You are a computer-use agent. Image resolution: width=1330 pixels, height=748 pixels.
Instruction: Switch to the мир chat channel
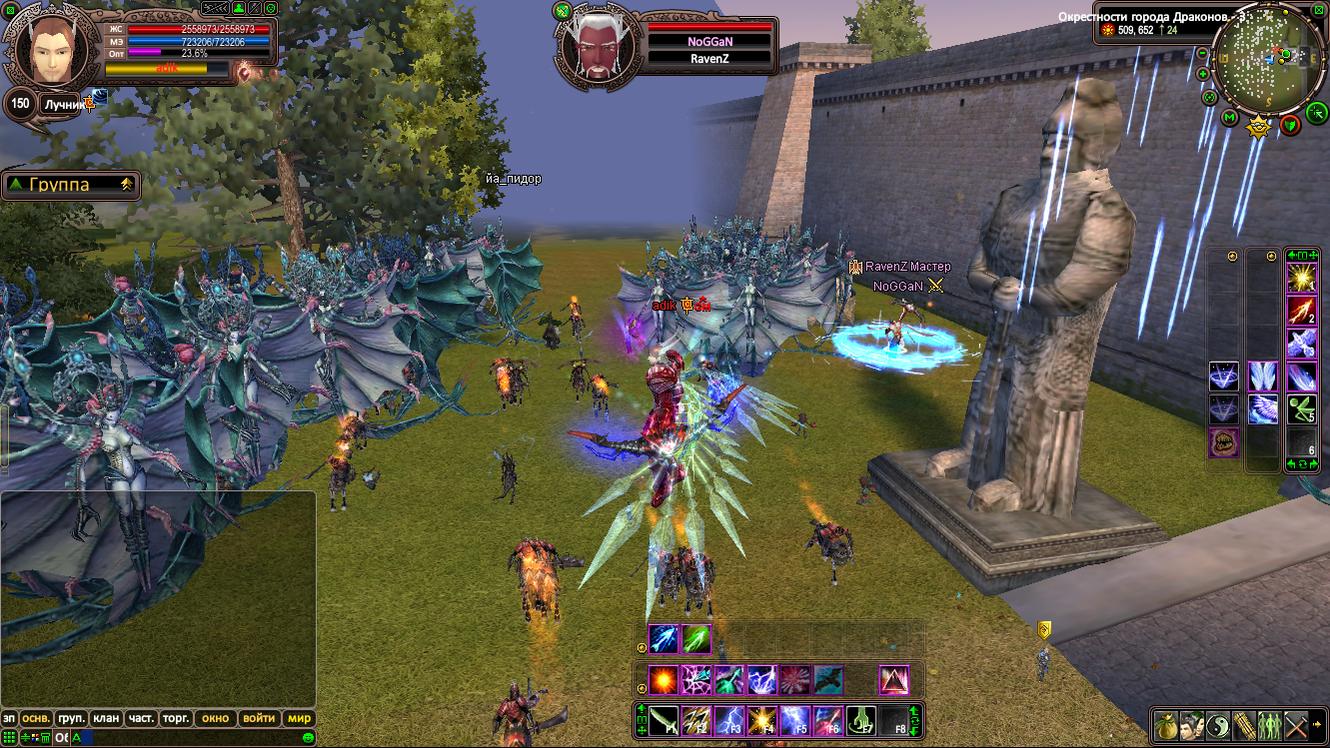point(299,718)
